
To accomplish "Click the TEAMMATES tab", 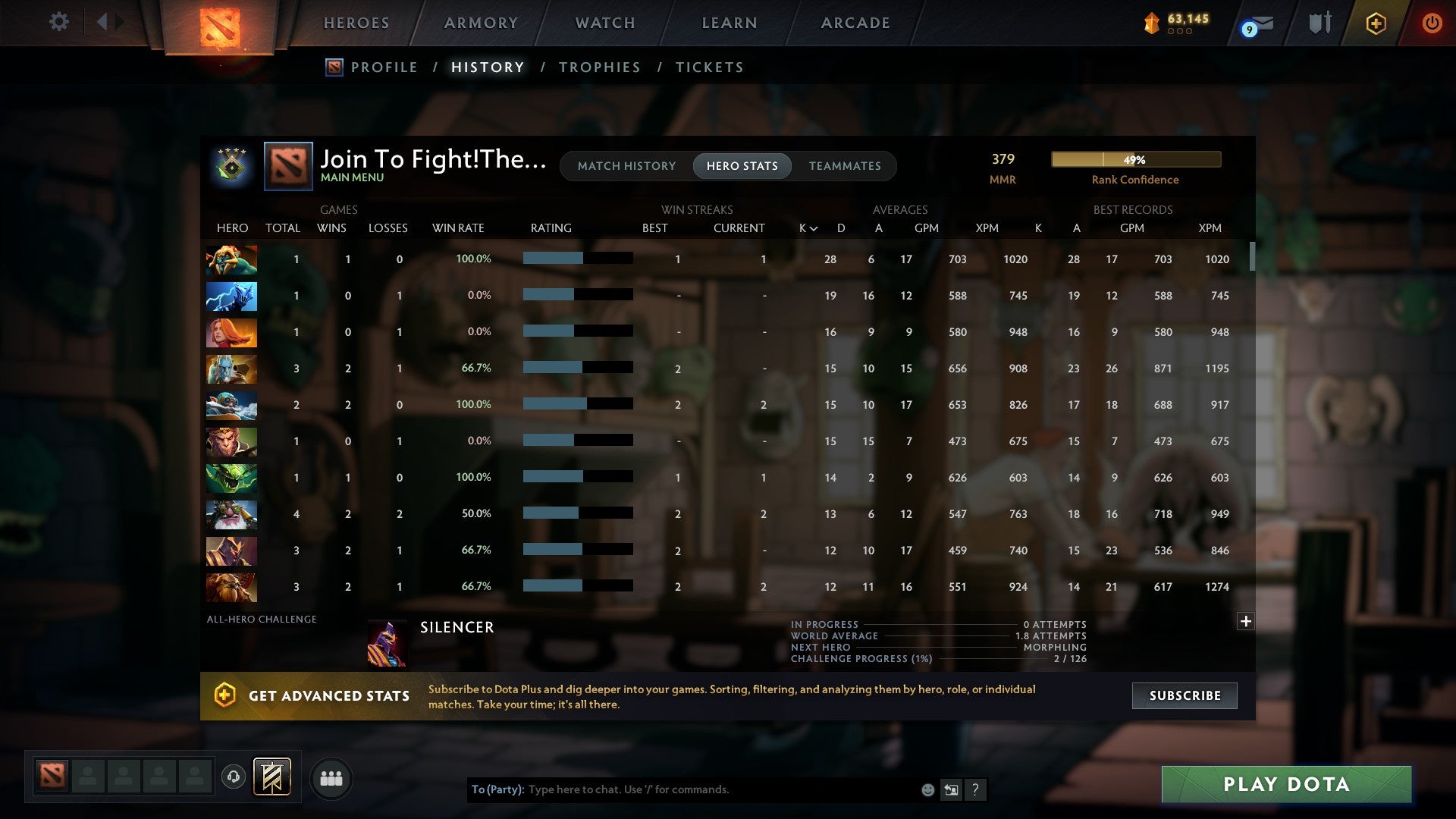I will click(x=845, y=166).
